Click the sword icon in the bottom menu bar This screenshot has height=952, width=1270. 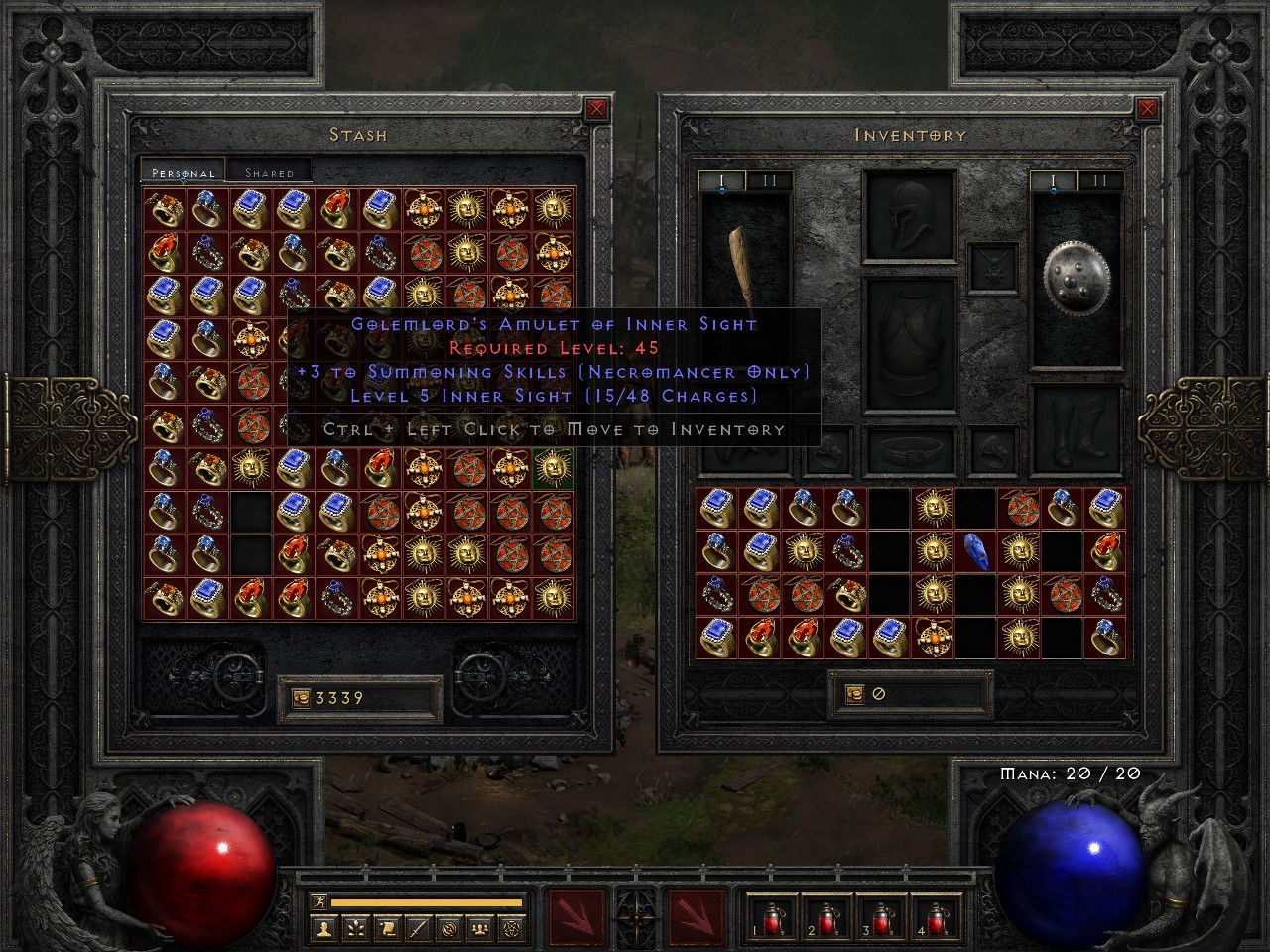tap(419, 930)
